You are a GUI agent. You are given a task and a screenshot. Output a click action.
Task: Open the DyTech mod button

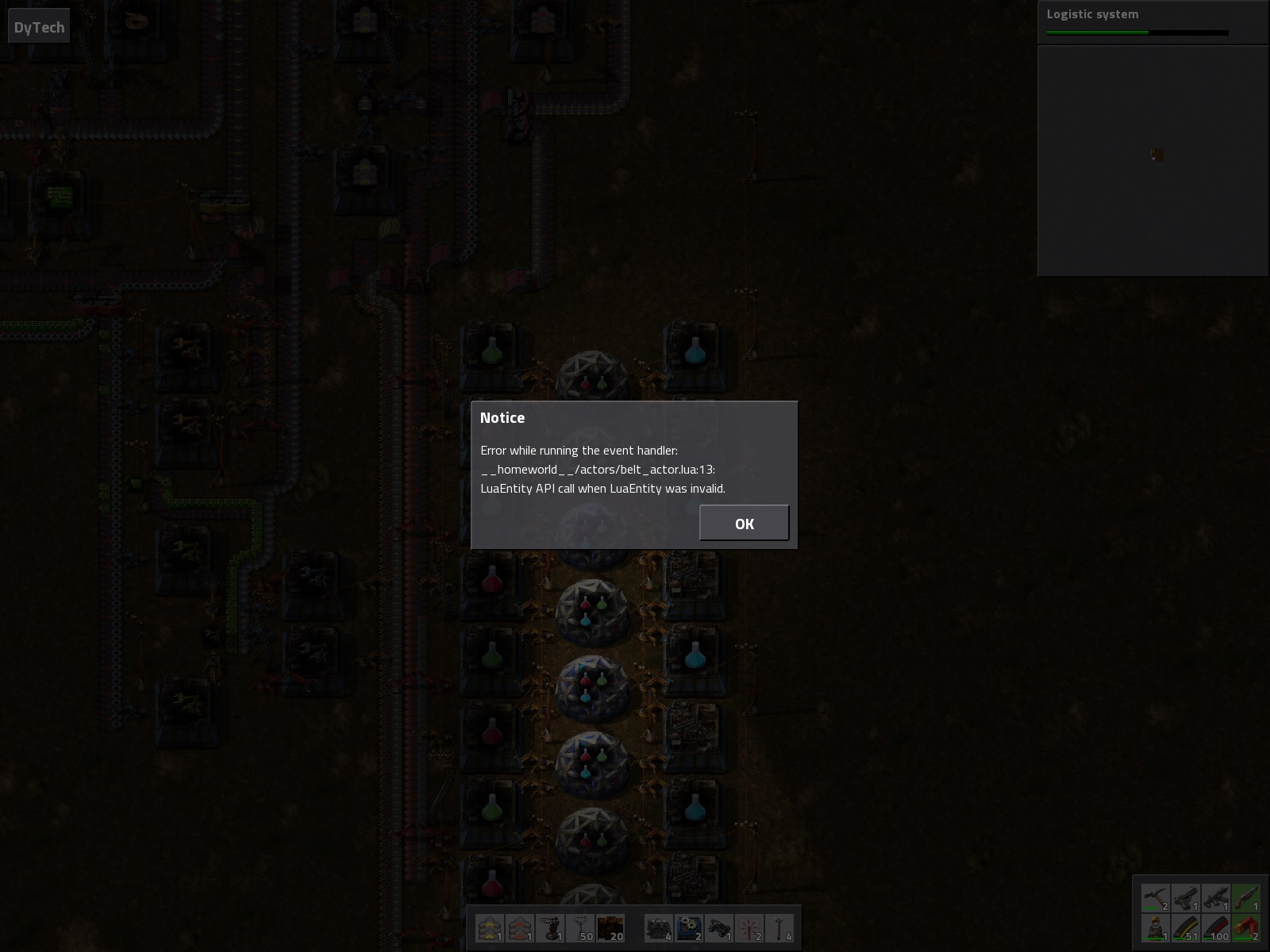[x=39, y=27]
